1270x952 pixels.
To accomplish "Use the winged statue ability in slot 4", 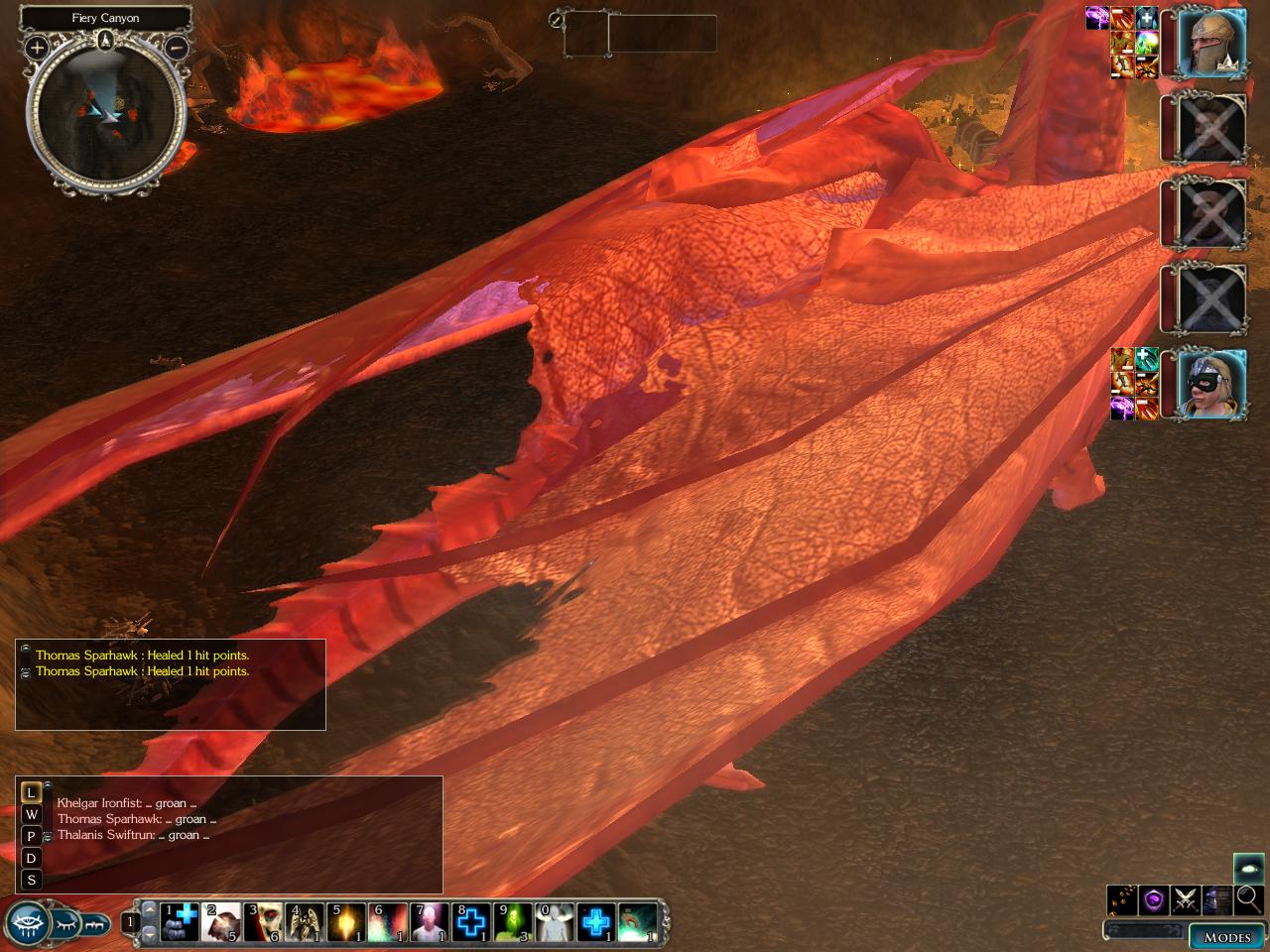I will [x=306, y=921].
